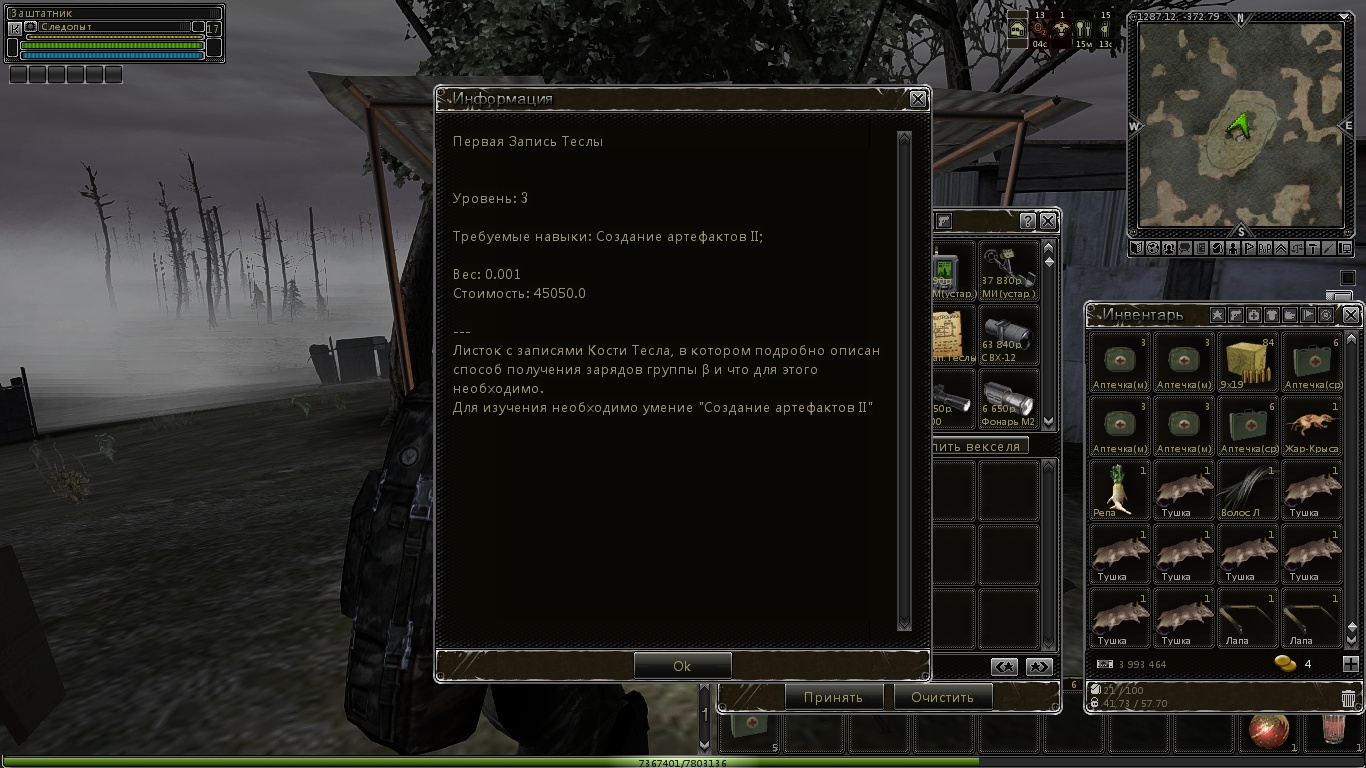
Task: Close the Информация window
Action: tap(917, 99)
